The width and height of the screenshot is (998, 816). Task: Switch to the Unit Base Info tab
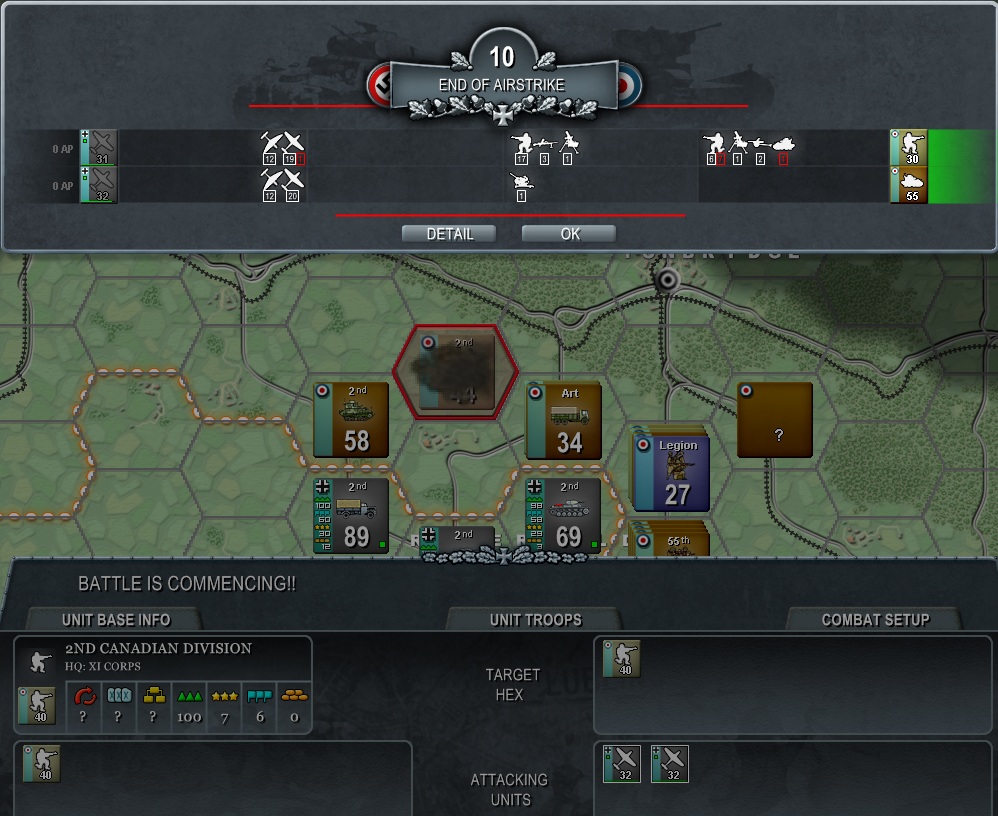[115, 619]
